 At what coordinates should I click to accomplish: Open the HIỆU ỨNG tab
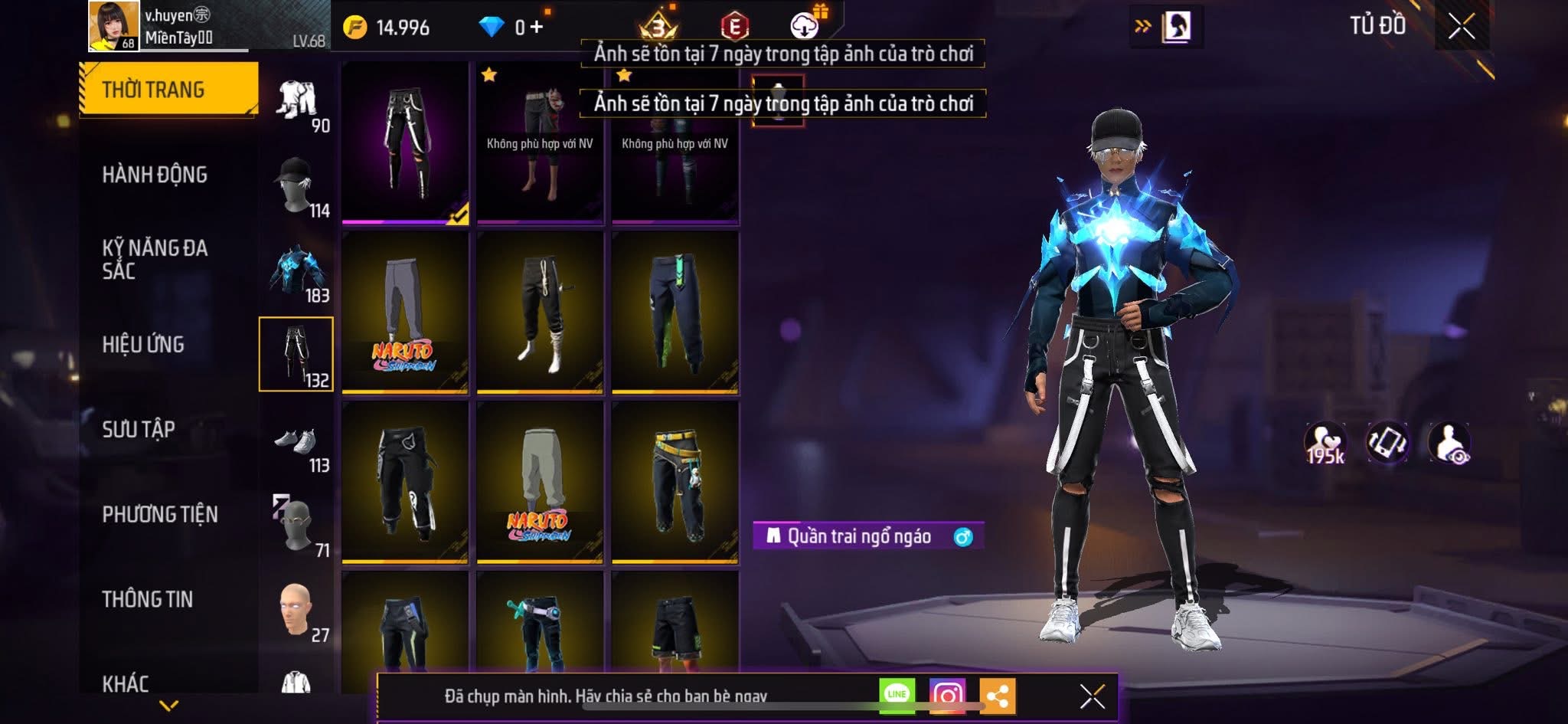(143, 345)
